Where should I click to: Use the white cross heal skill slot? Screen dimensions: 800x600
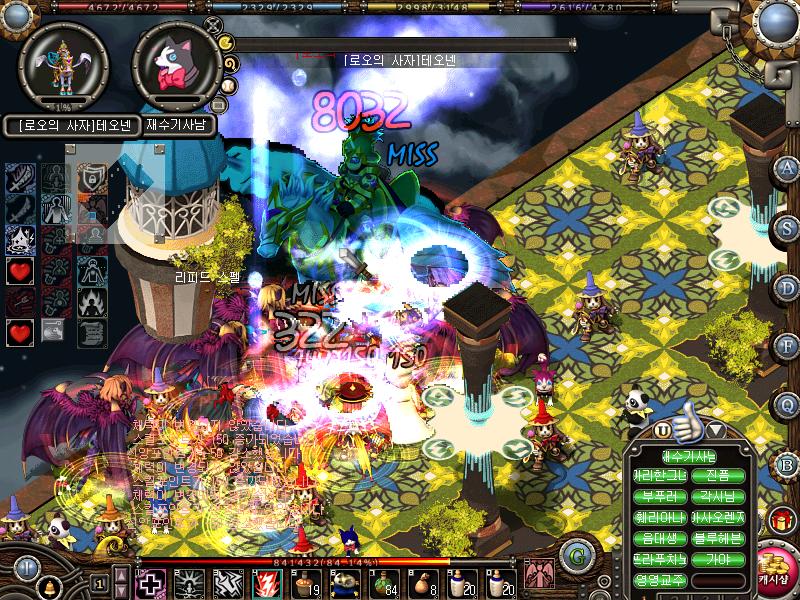tap(151, 583)
